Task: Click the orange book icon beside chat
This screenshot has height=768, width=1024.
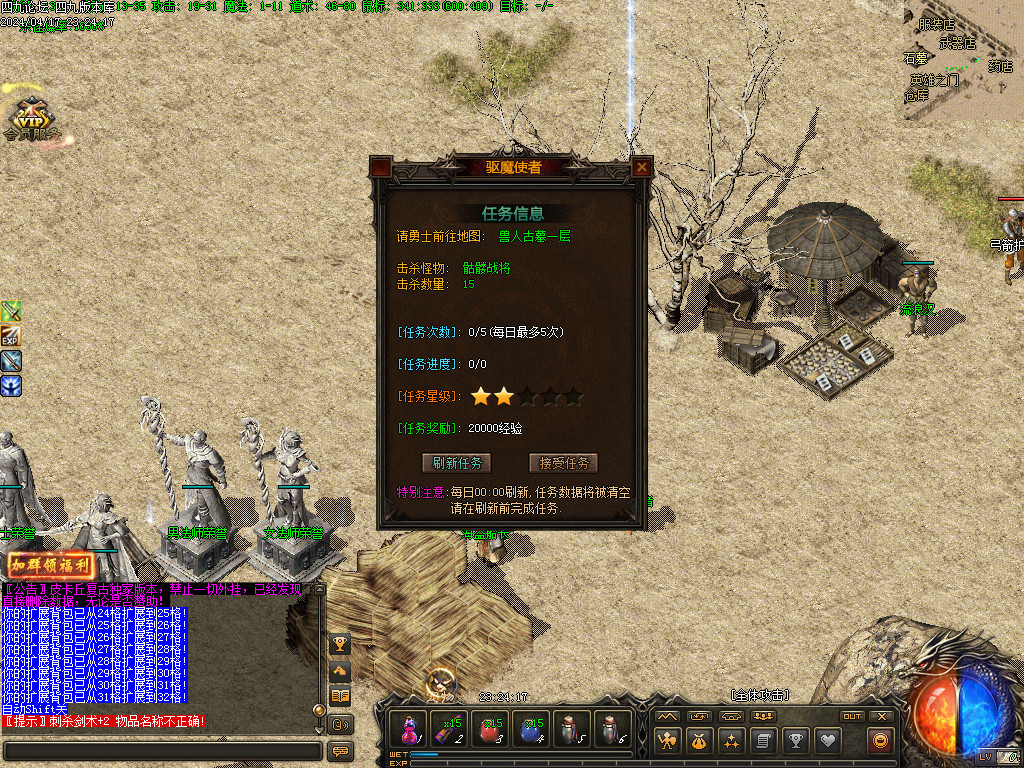Action: click(x=340, y=696)
